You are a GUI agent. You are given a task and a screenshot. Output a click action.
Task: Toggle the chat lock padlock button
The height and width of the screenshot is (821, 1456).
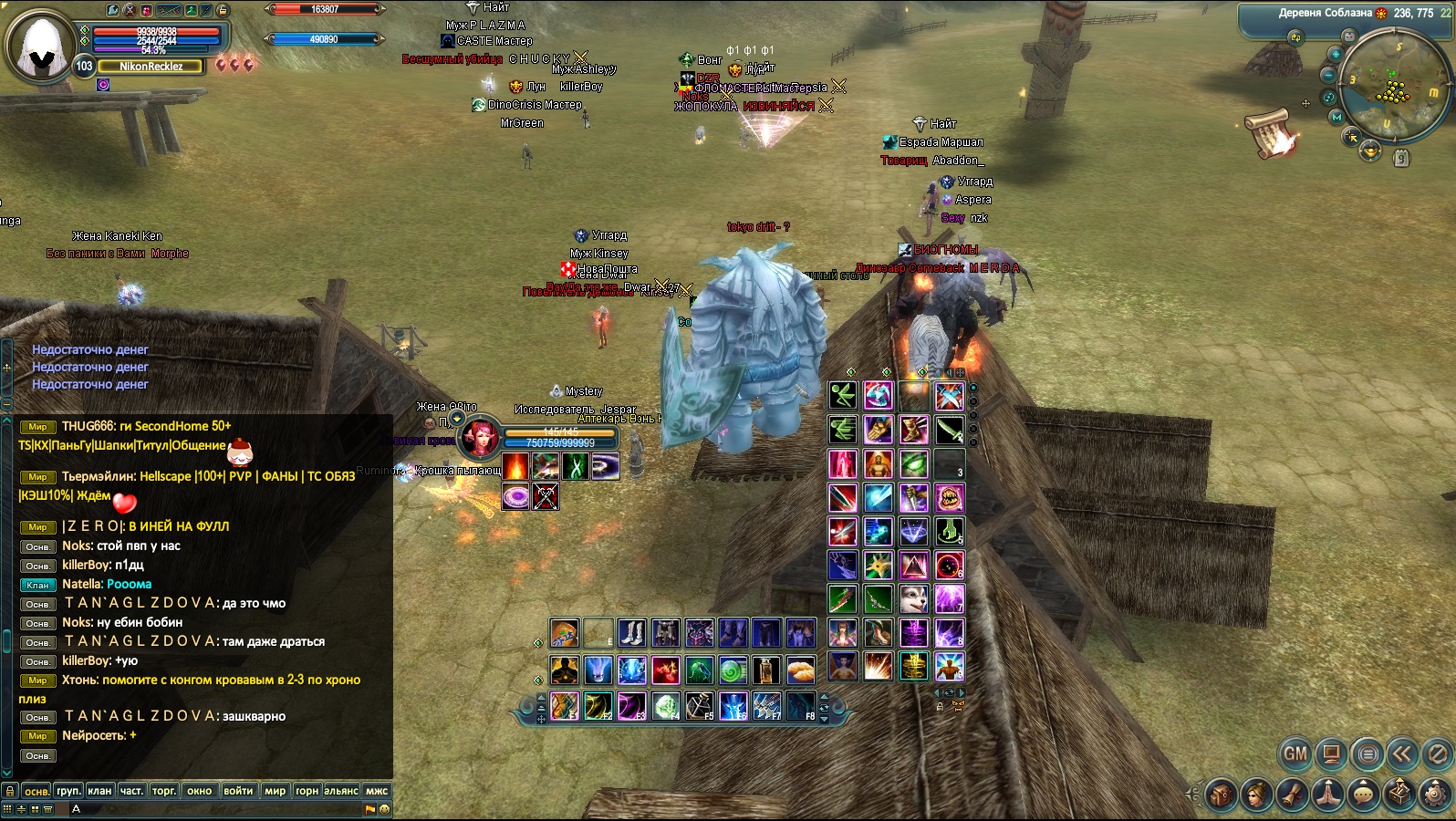point(9,791)
